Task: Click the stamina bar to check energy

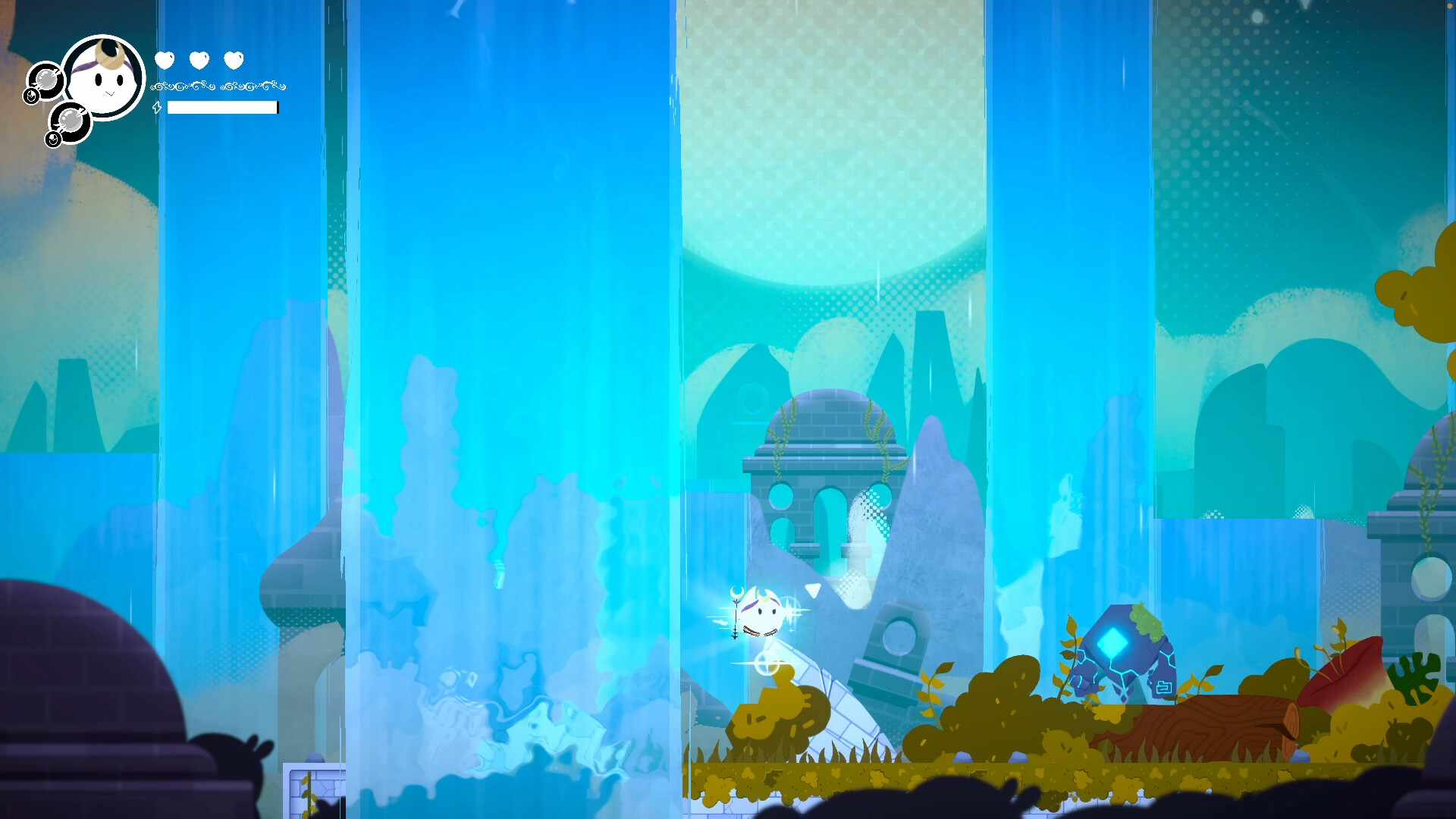Action: click(221, 107)
